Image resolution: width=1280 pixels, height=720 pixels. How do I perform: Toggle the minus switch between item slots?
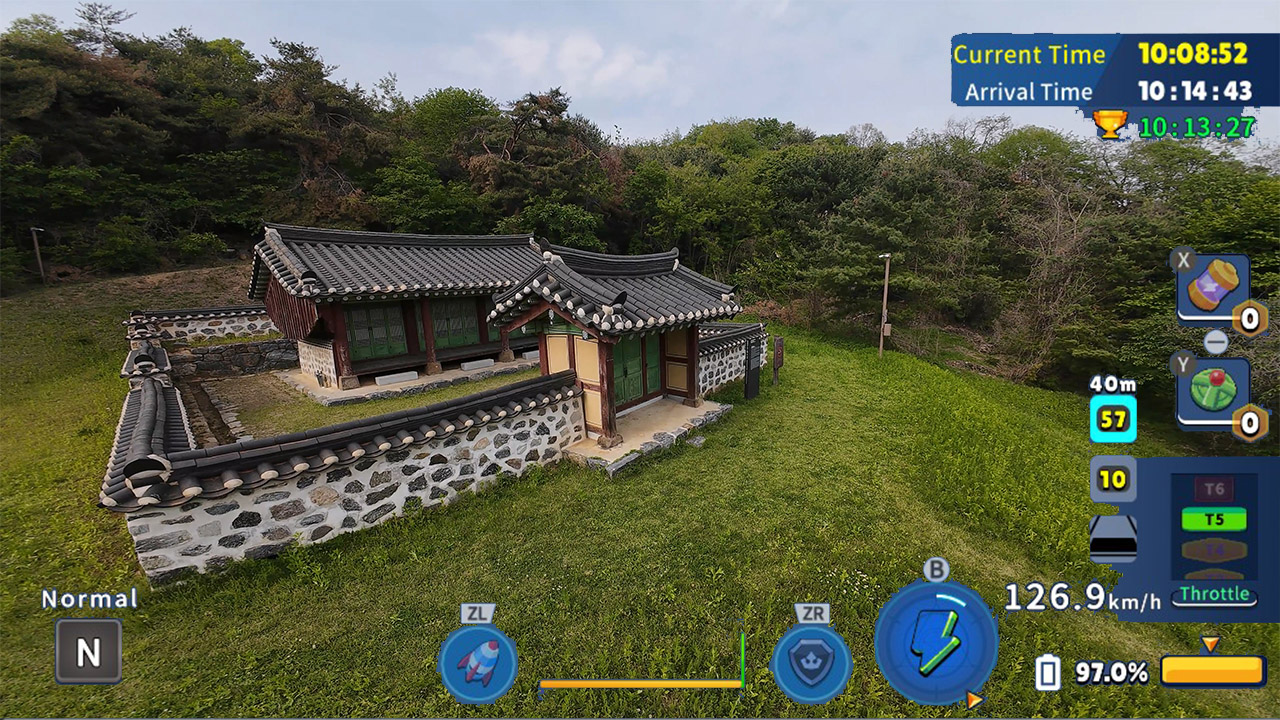coord(1215,343)
